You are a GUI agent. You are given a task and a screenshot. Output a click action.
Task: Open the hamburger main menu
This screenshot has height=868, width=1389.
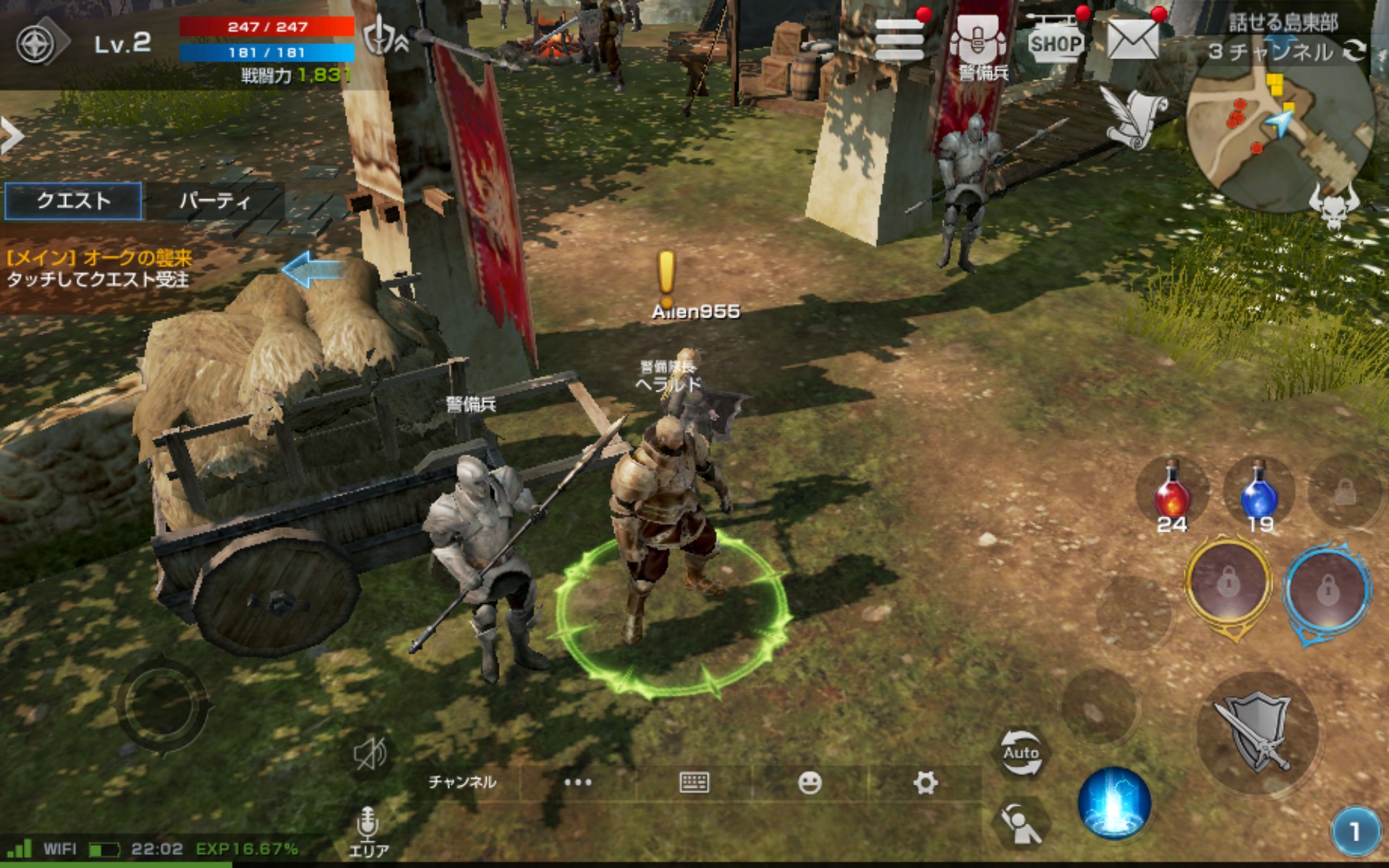(x=899, y=41)
